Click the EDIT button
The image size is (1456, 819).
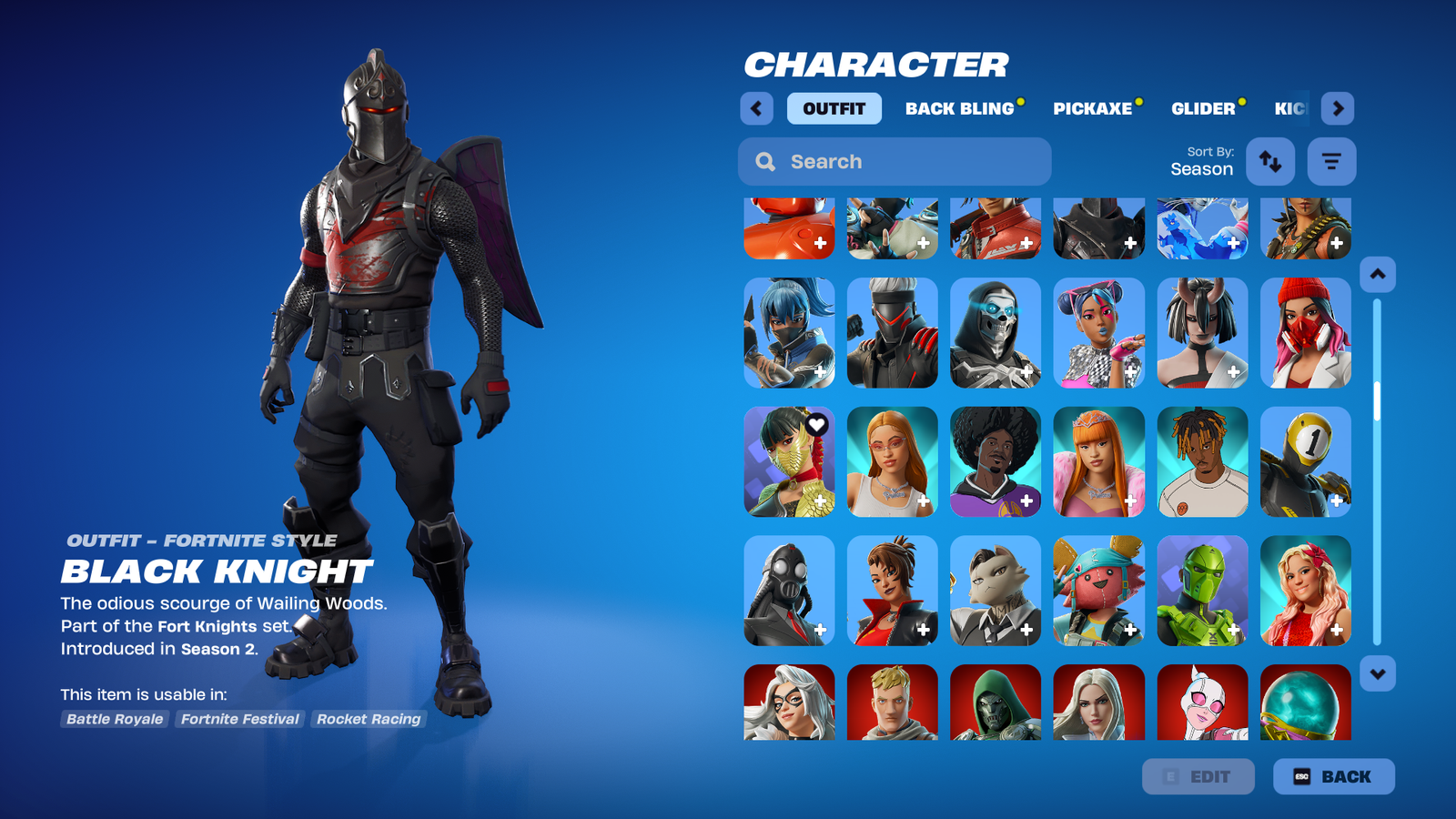point(1198,776)
